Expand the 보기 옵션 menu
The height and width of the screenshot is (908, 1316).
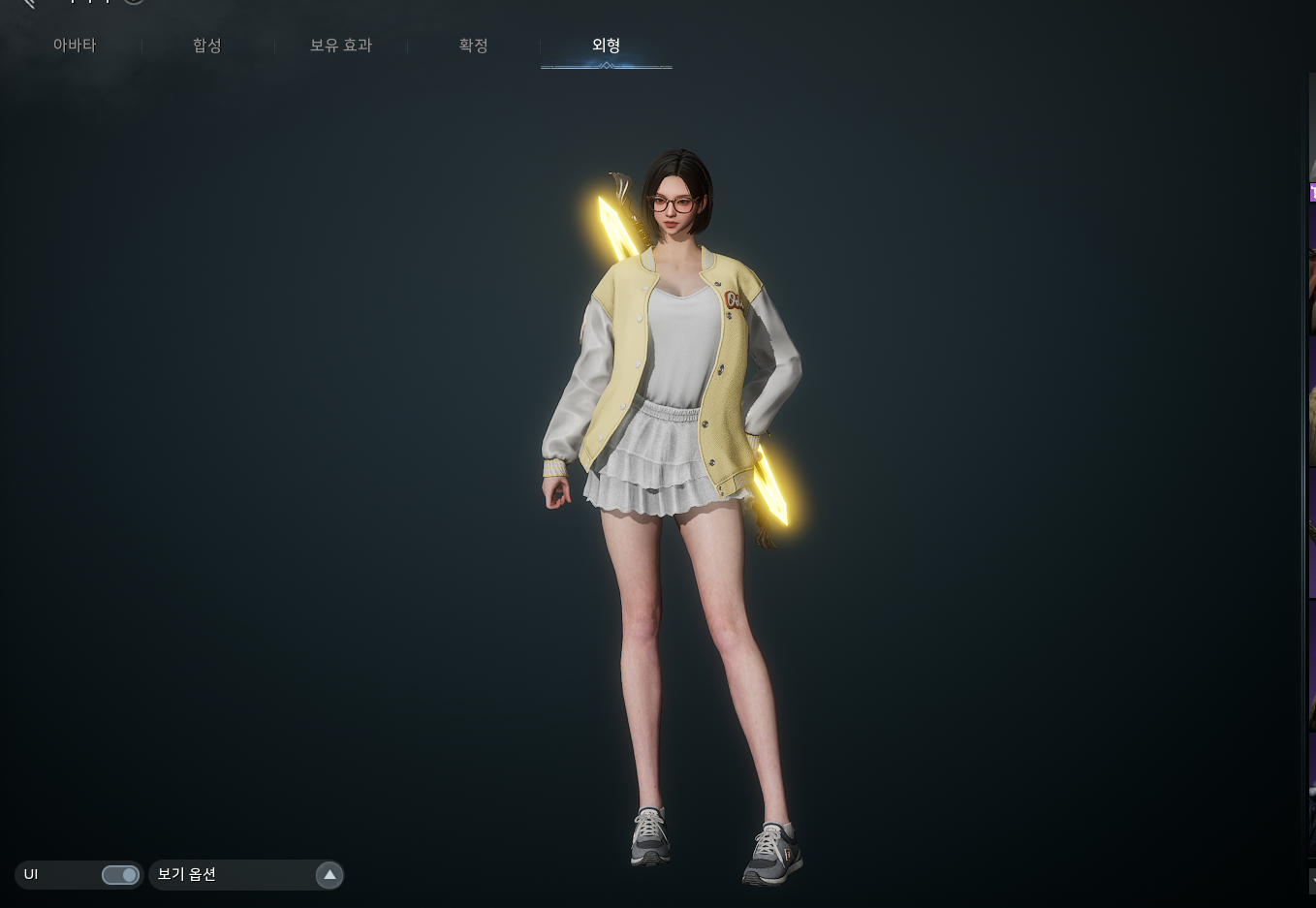click(329, 875)
